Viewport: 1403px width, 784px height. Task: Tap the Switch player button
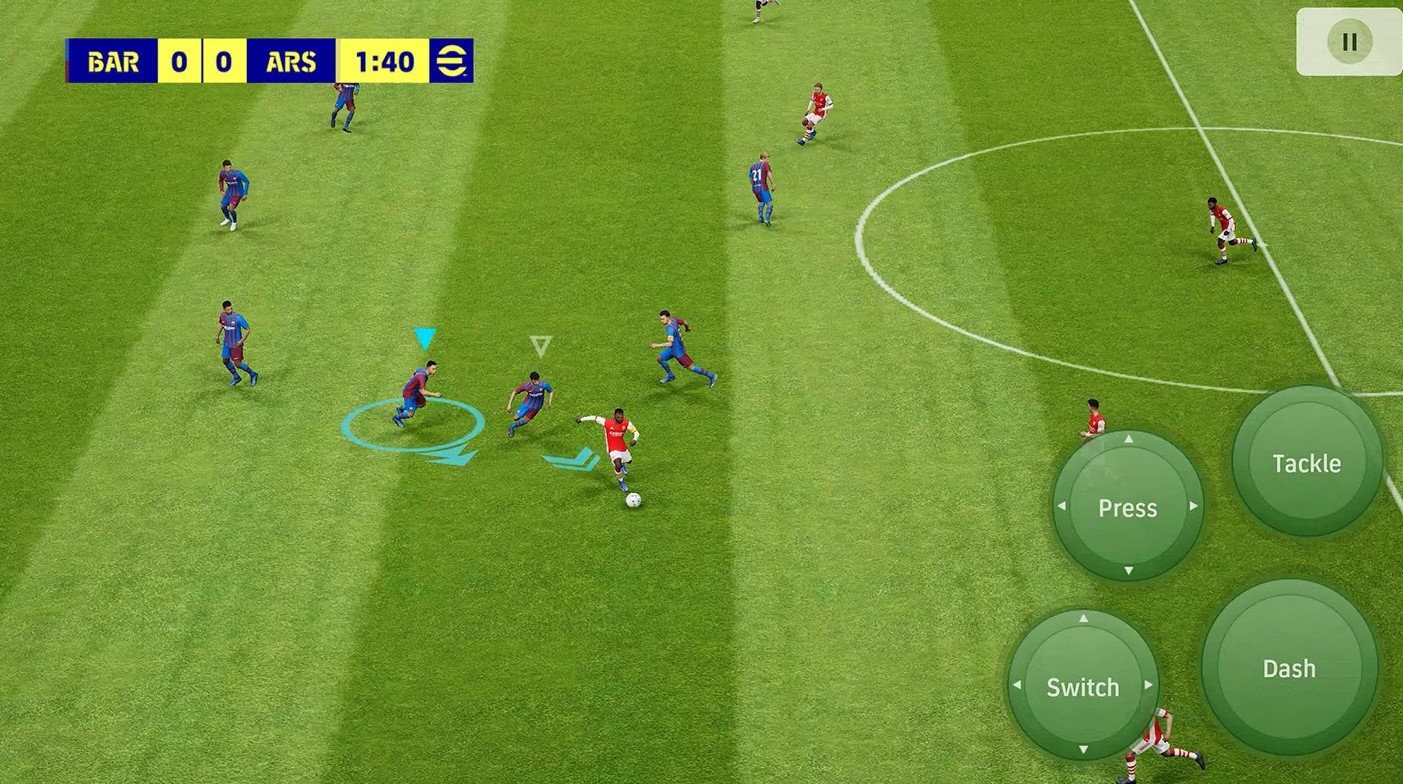tap(1083, 687)
